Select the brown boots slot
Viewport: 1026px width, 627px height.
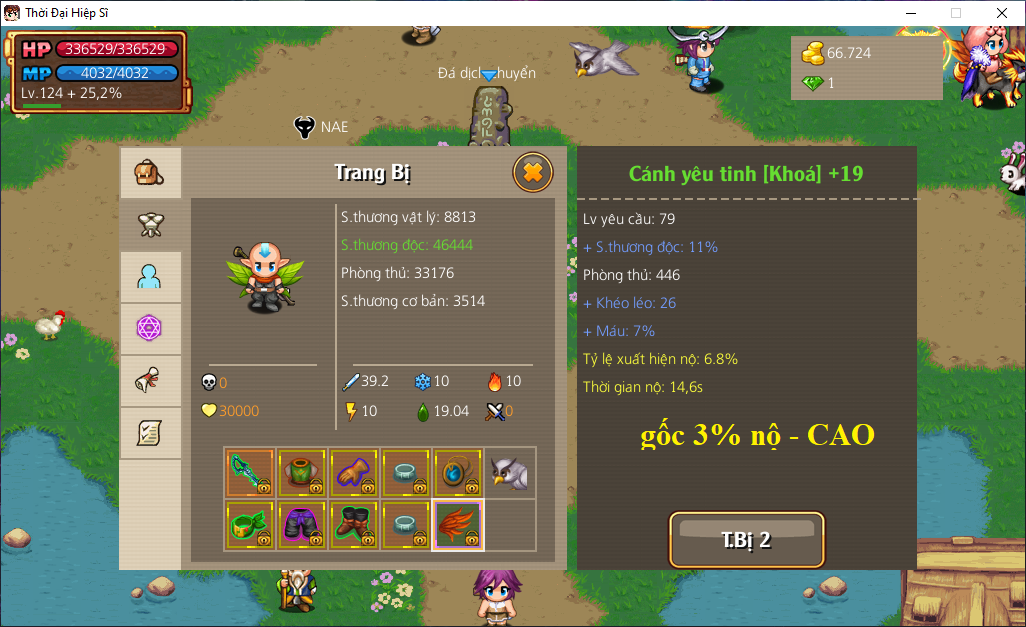pos(354,525)
